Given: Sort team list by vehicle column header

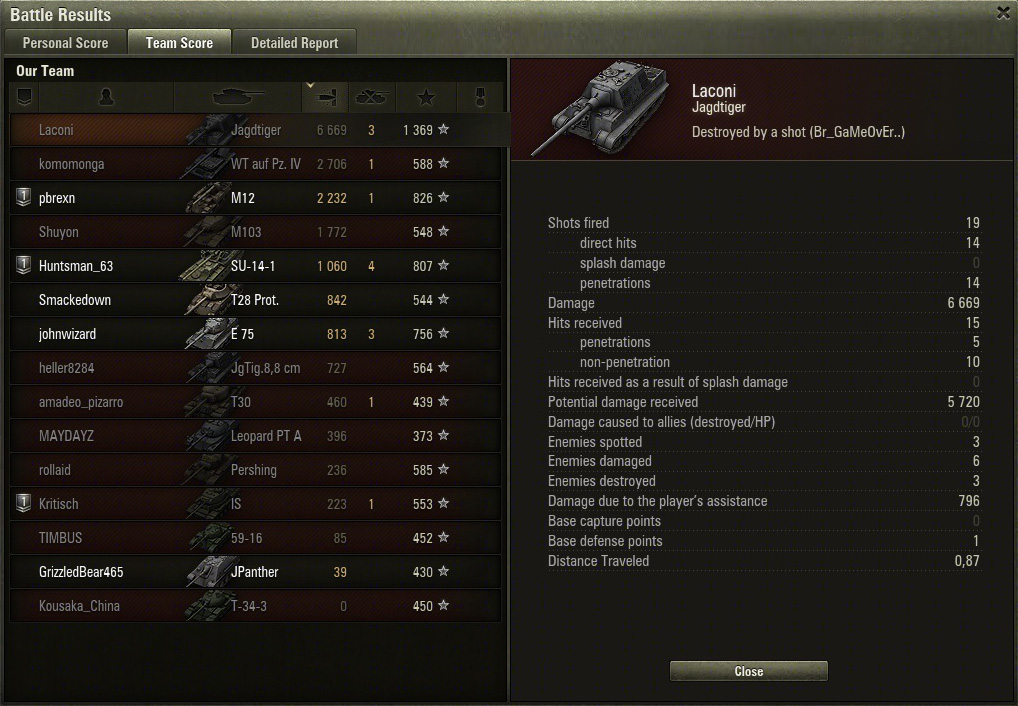Looking at the screenshot, I should (237, 97).
